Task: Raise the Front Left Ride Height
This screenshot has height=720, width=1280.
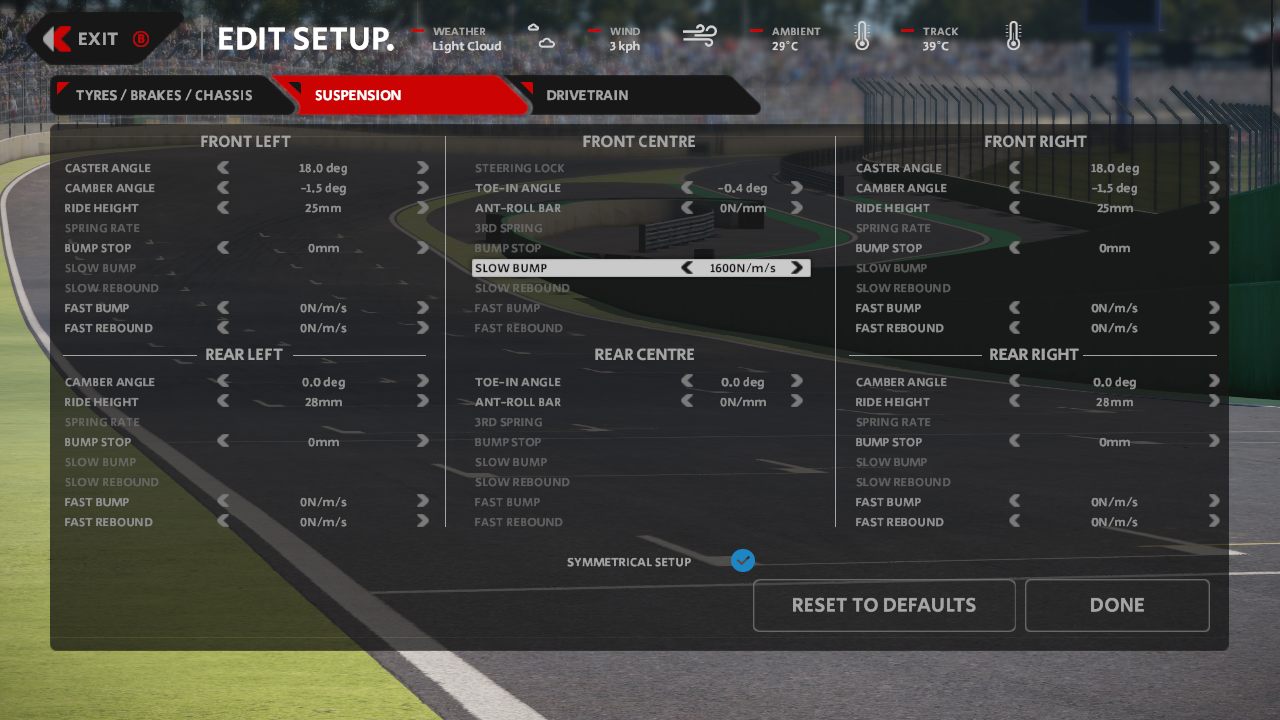Action: point(423,208)
